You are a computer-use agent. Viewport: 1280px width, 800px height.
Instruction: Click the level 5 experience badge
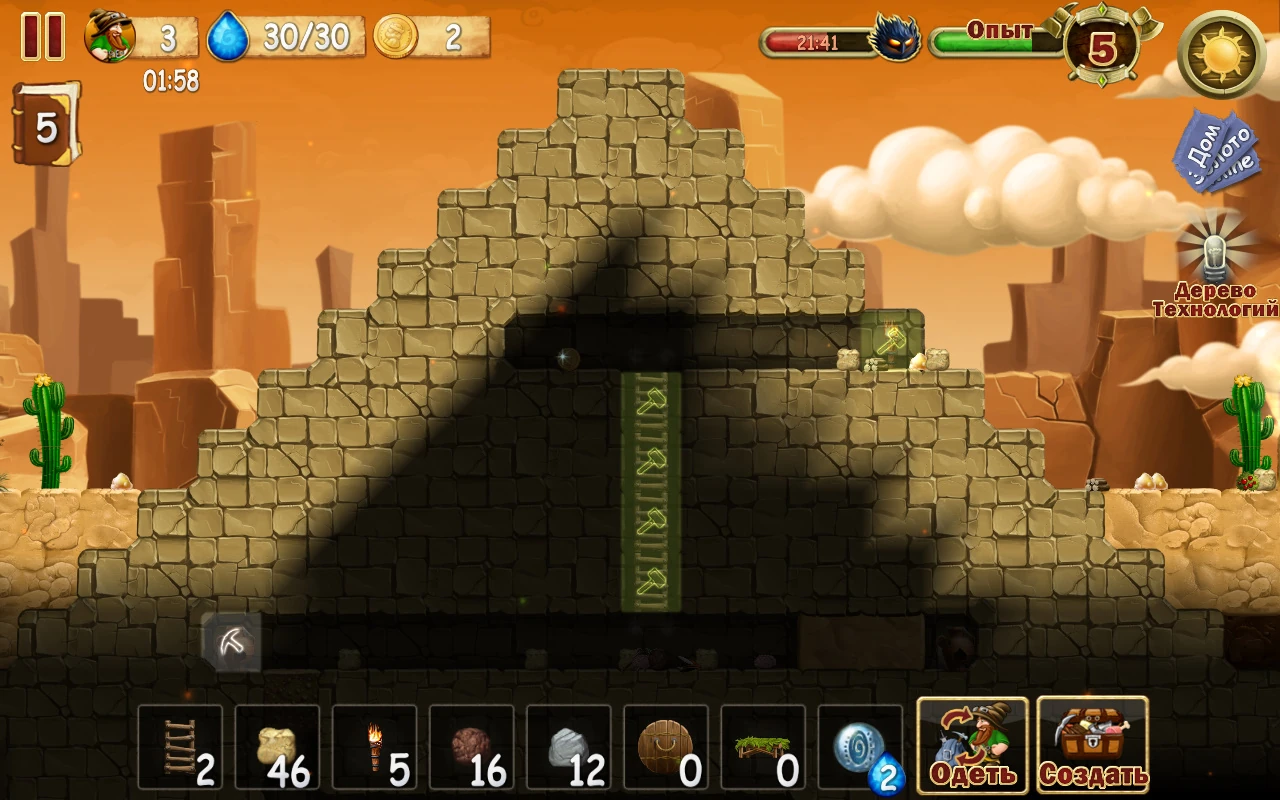point(1102,47)
